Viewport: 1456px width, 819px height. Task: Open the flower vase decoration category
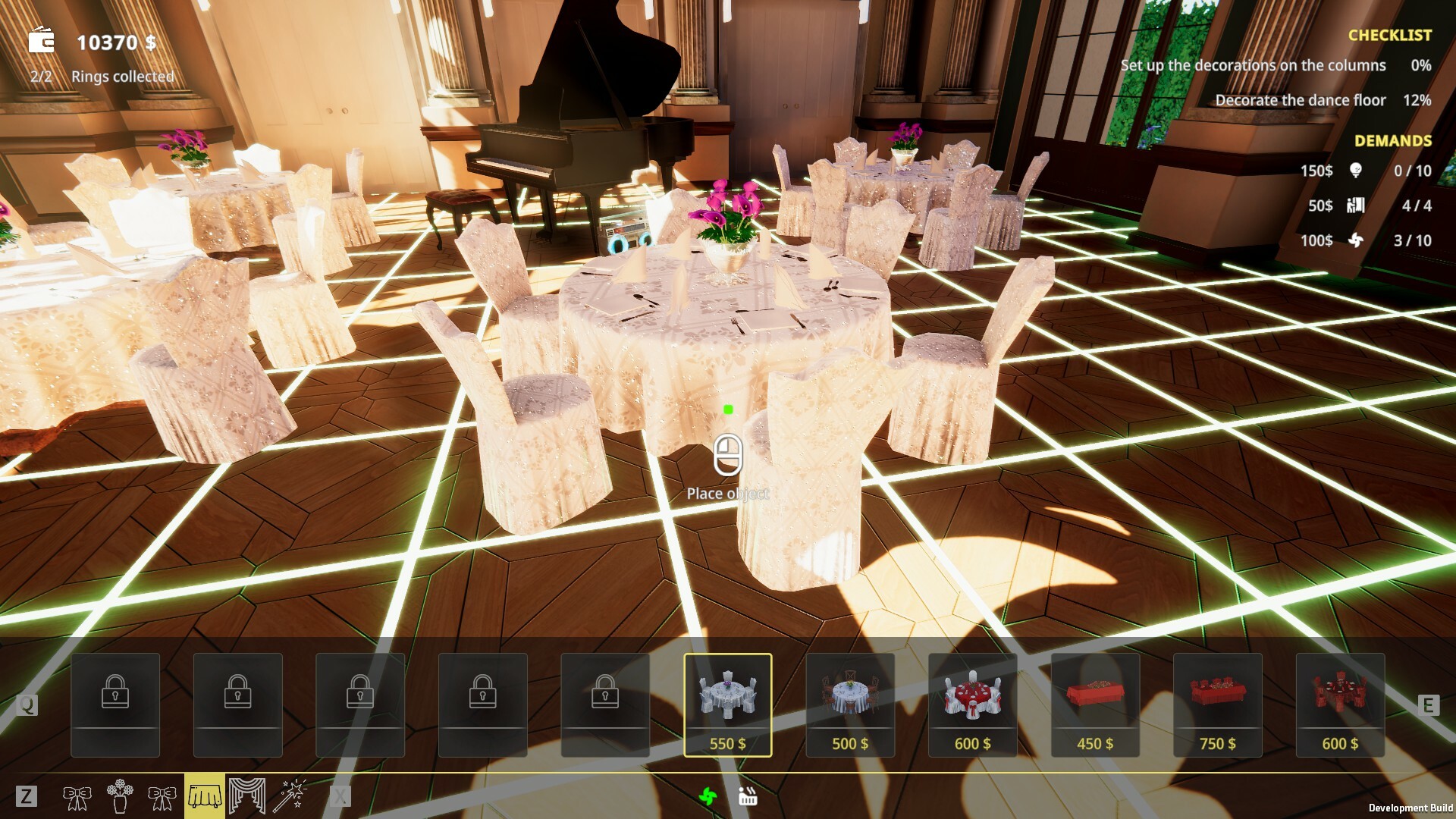(121, 796)
